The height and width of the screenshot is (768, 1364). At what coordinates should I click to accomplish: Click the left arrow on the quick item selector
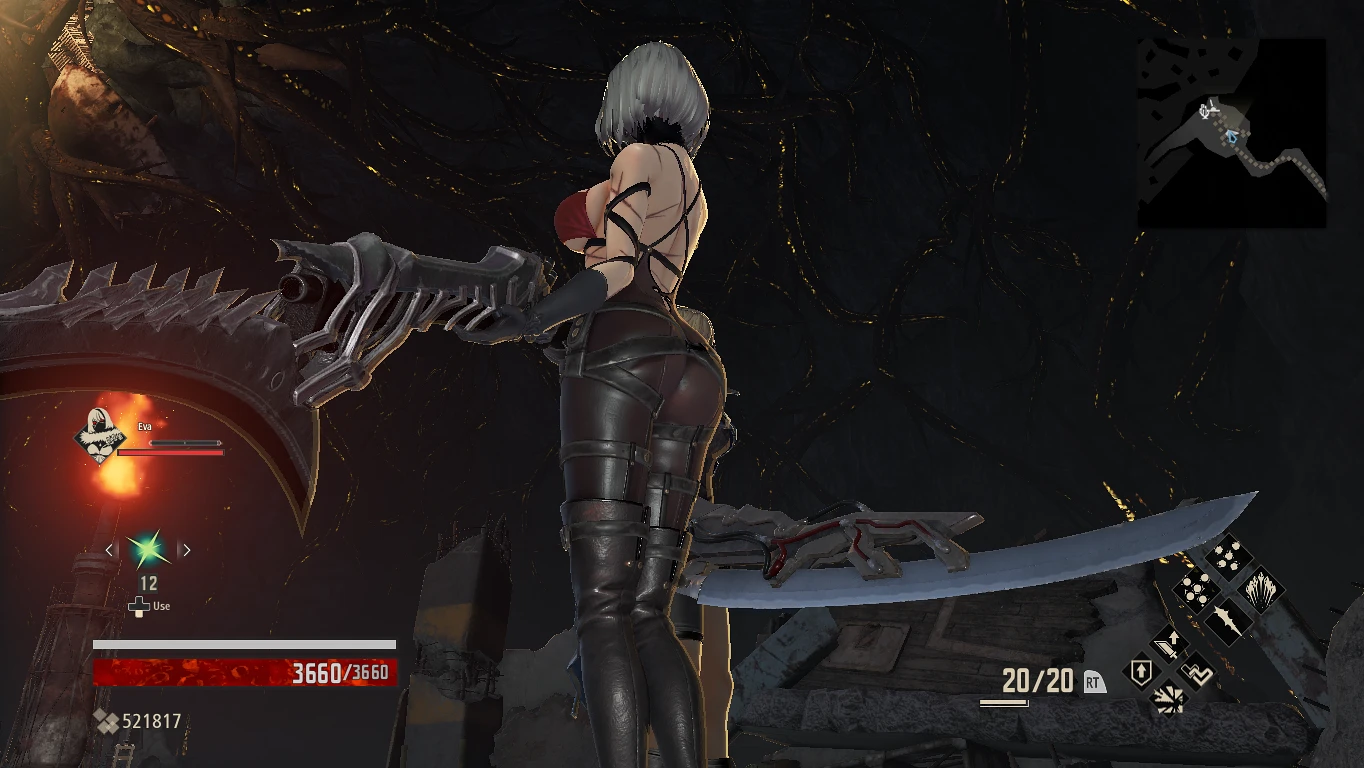tap(109, 549)
